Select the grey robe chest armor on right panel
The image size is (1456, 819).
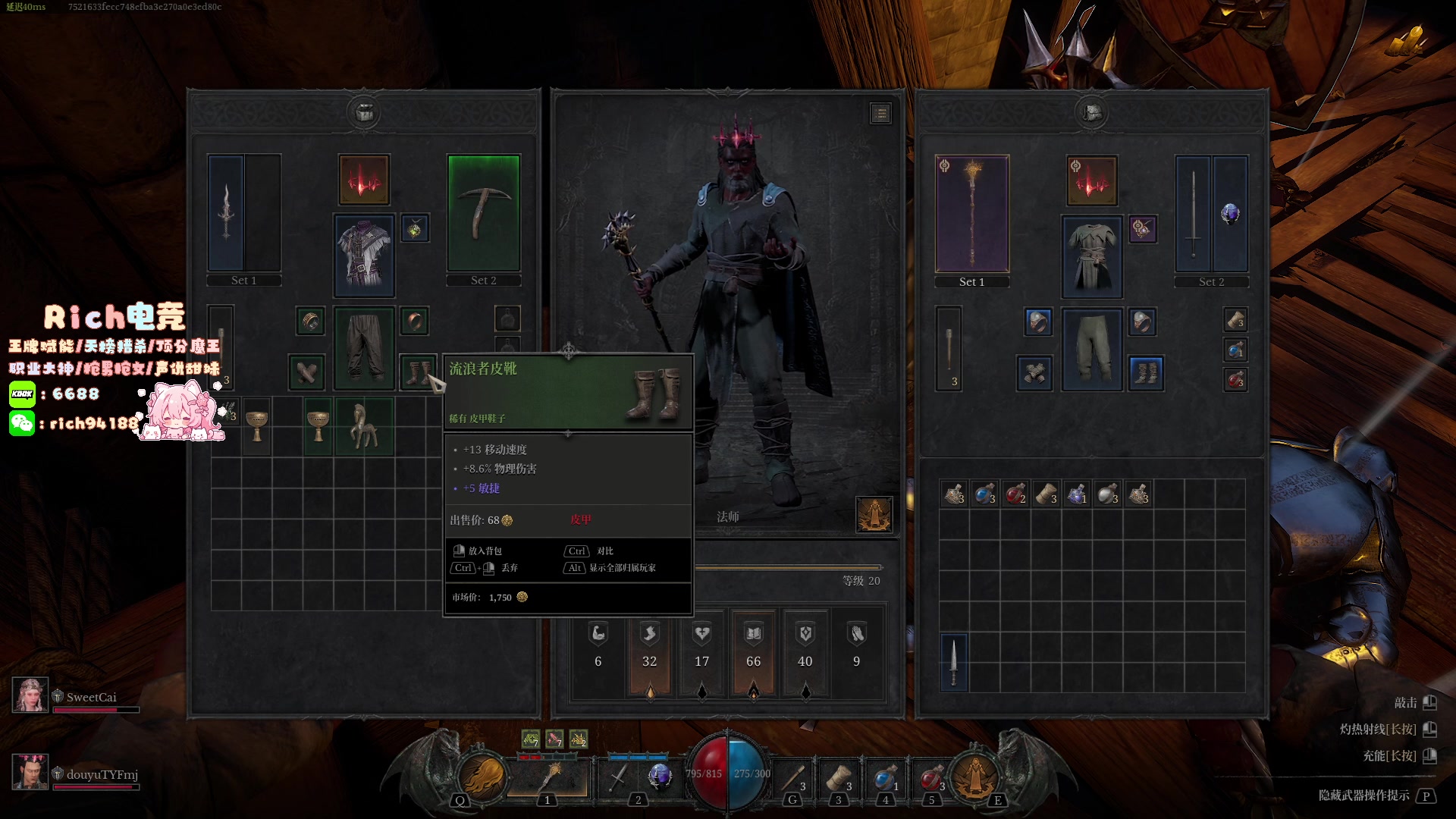coord(1091,256)
